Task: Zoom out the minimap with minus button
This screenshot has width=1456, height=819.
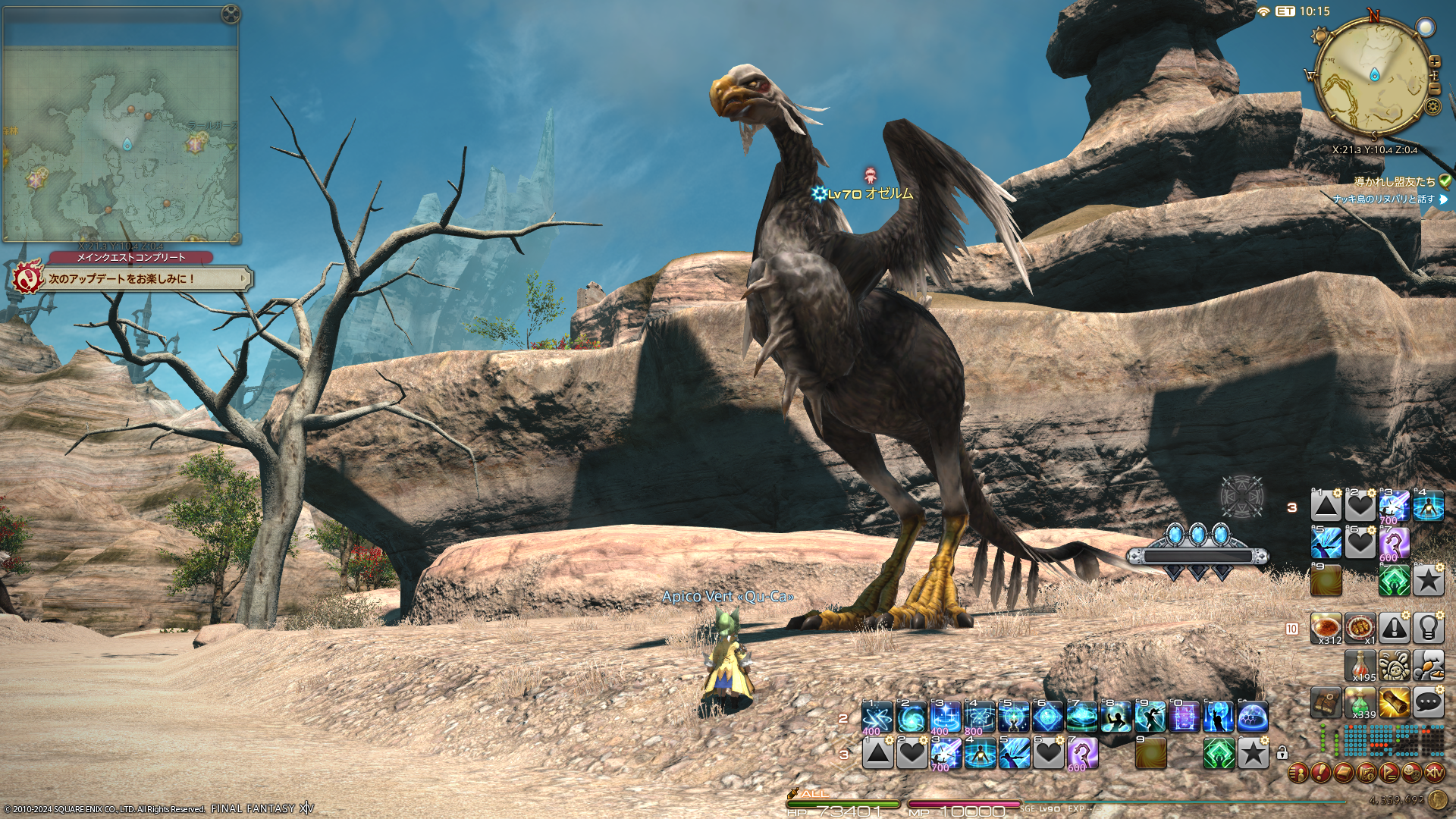Action: pos(1434,88)
